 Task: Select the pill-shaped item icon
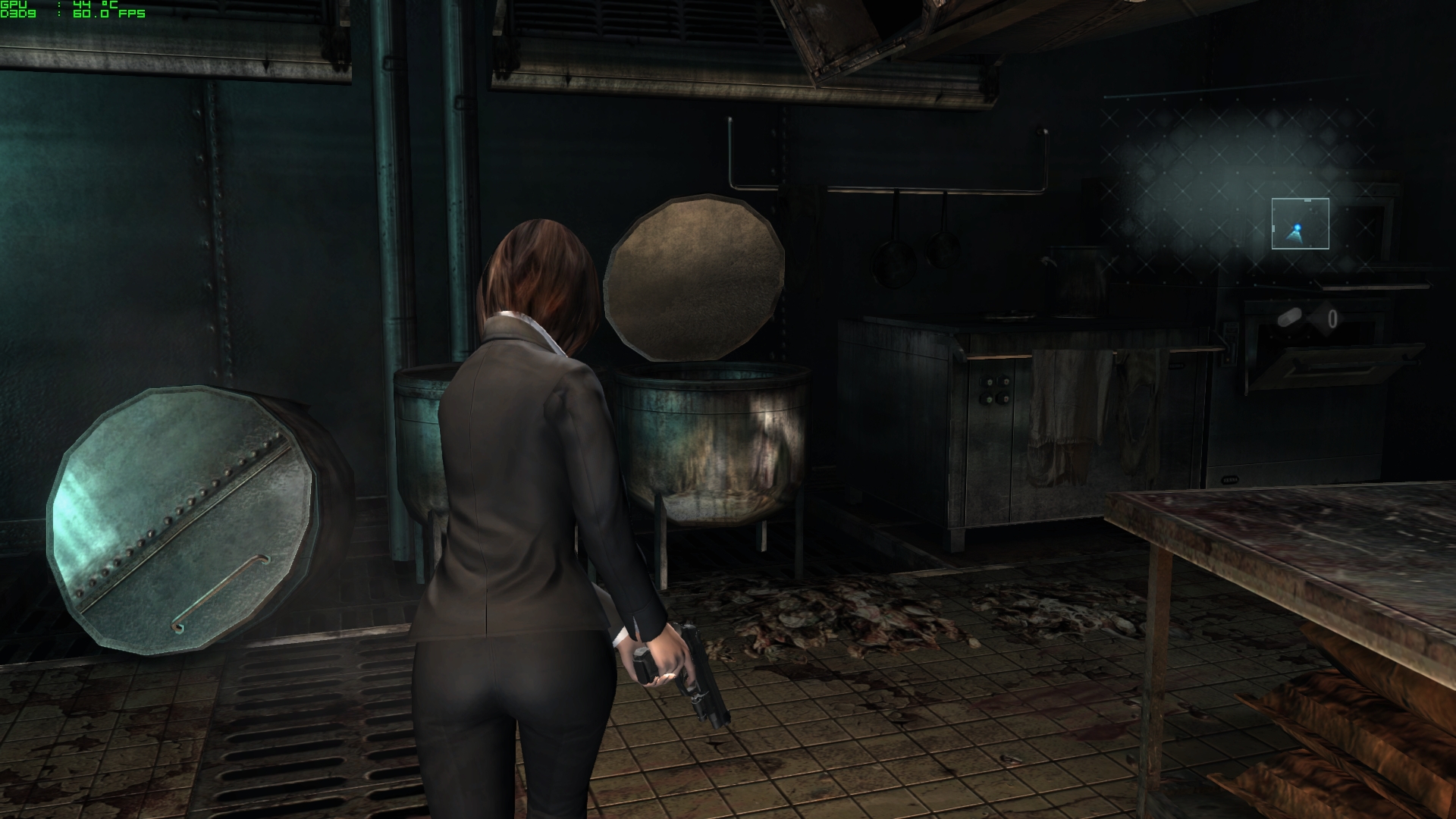click(1289, 317)
